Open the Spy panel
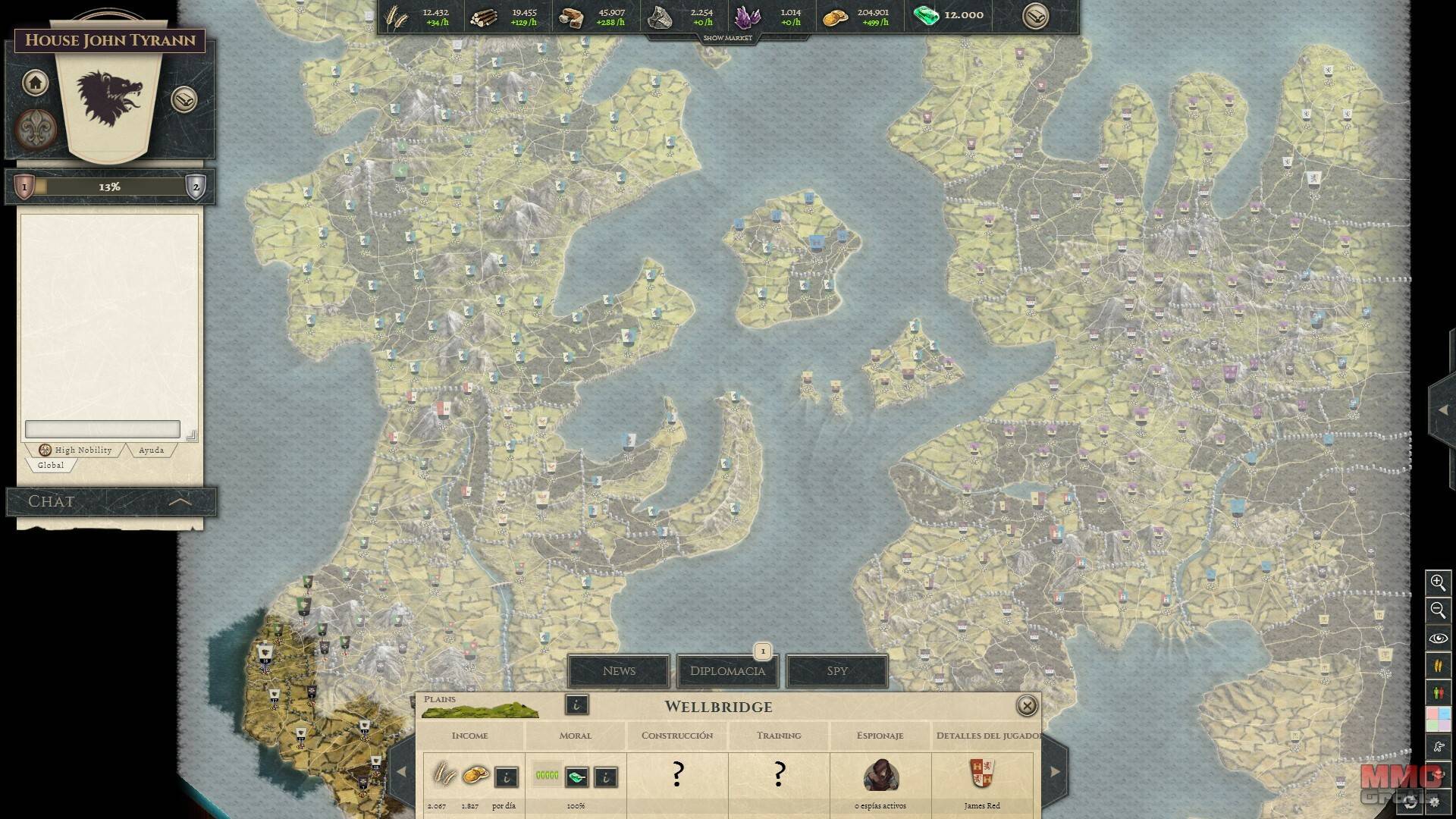 836,670
